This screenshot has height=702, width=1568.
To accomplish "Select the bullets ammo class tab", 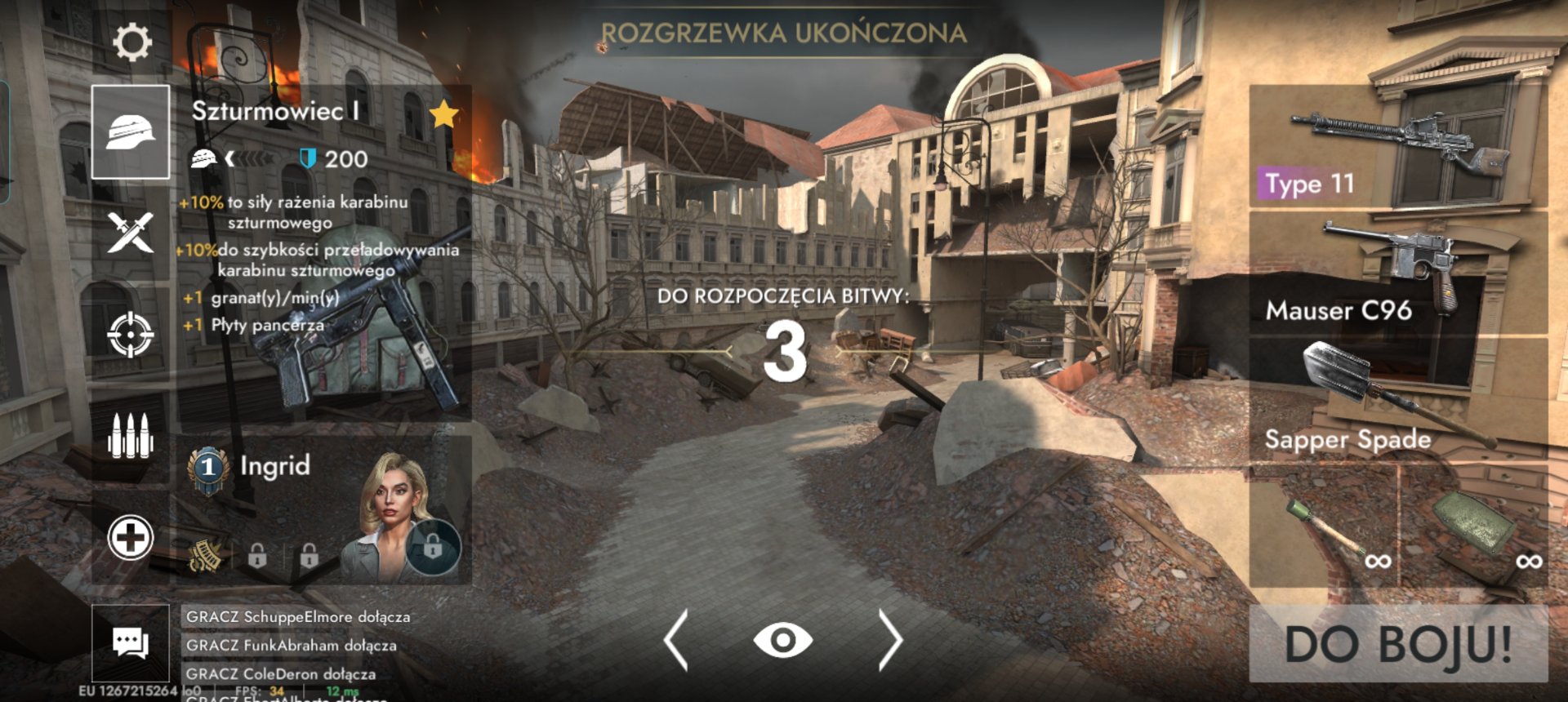I will click(x=131, y=435).
